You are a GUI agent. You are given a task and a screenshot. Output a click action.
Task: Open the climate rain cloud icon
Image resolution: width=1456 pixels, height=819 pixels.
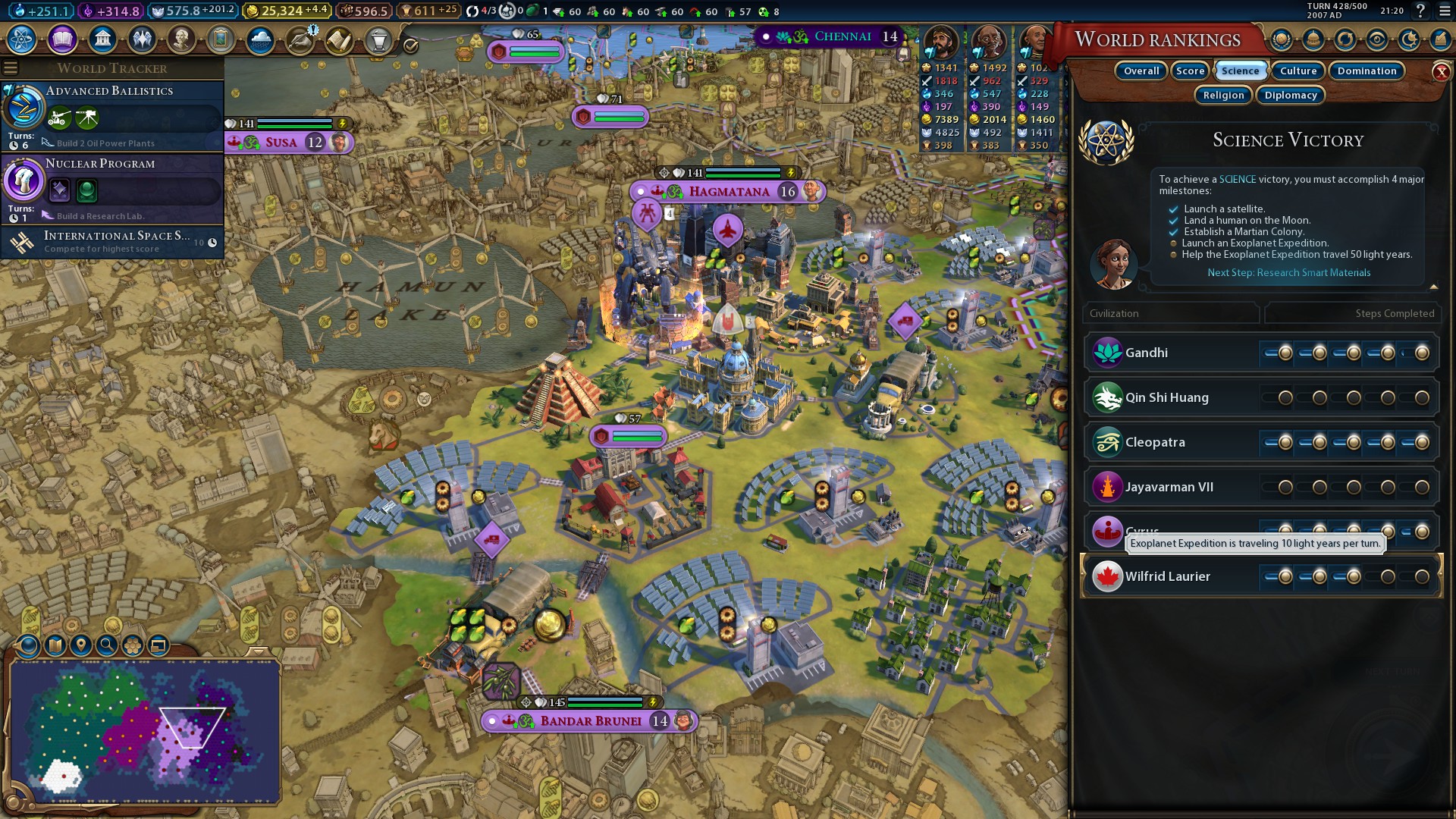260,39
